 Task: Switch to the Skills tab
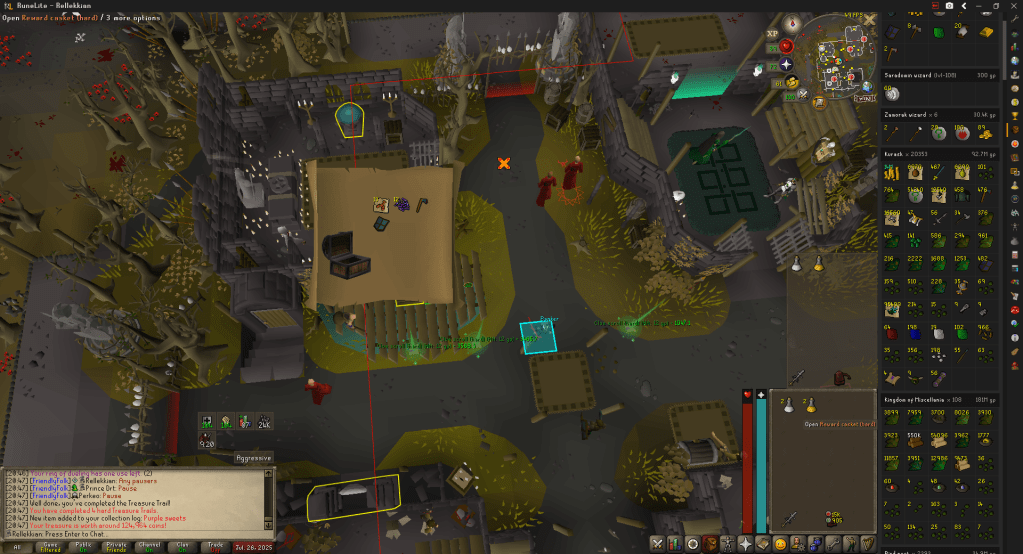pyautogui.click(x=676, y=544)
